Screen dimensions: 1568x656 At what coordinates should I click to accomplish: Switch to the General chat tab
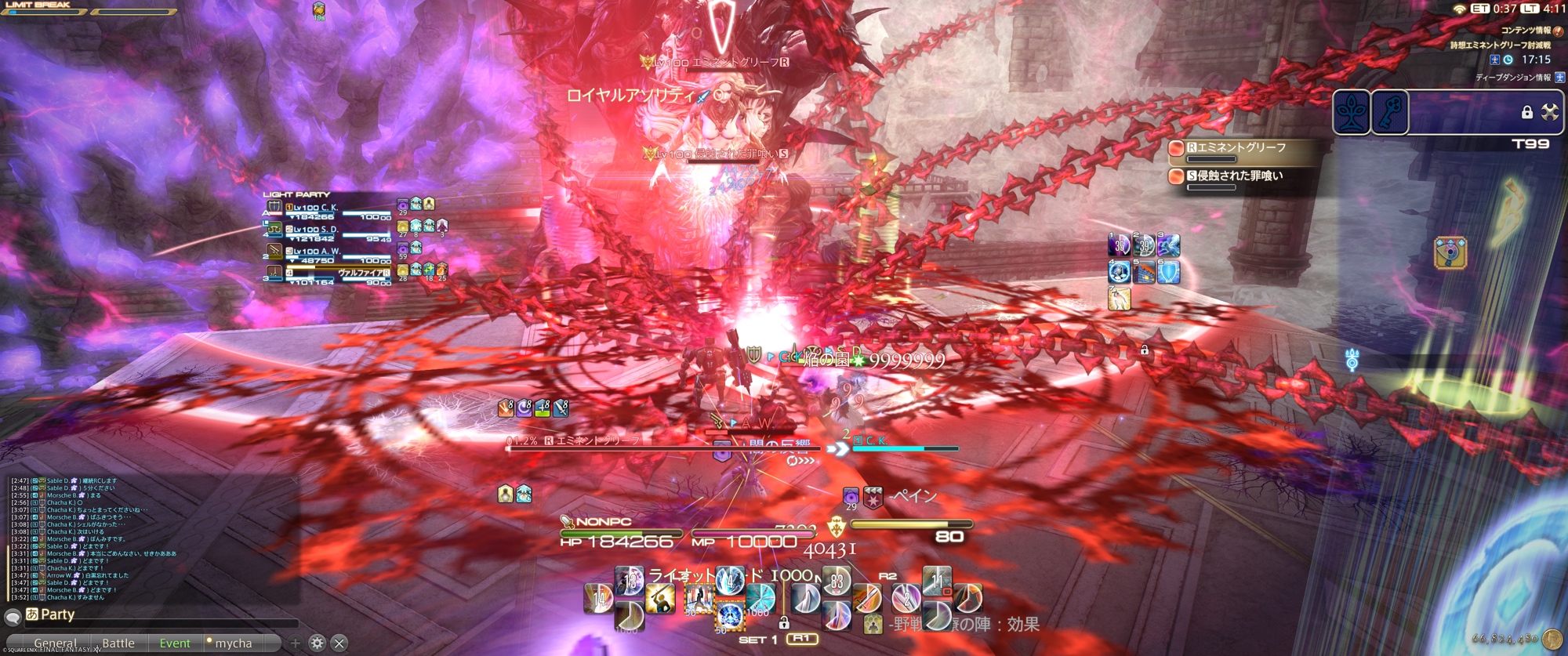point(55,643)
